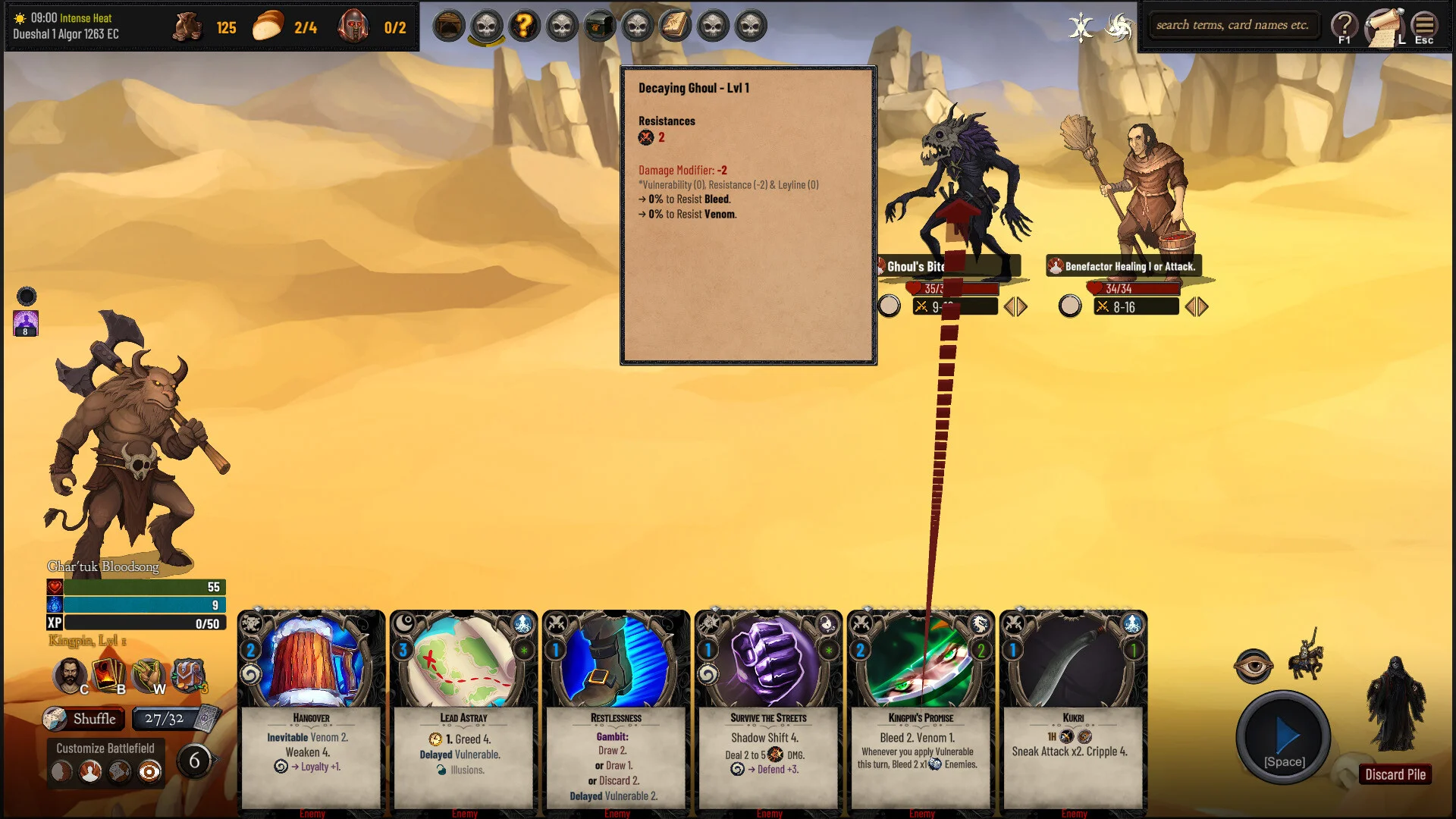
Task: Toggle the eye view icon
Action: (x=1253, y=667)
